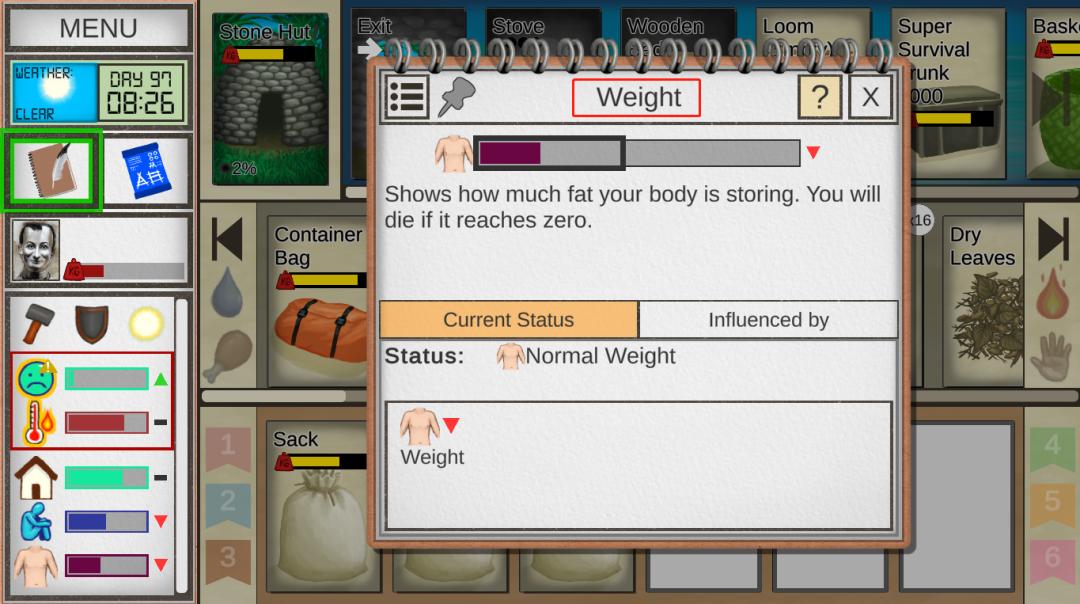Viewport: 1080px width, 604px height.
Task: Open the journal notebook with feather
Action: [x=52, y=170]
